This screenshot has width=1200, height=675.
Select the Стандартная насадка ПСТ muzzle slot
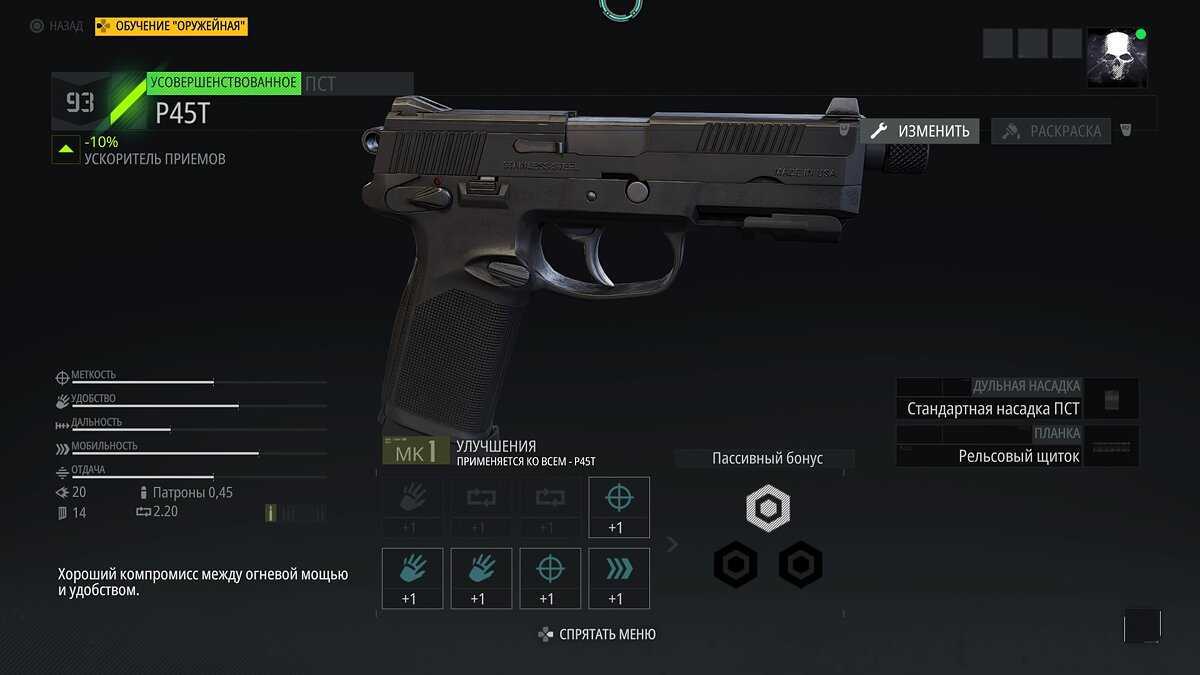[x=993, y=408]
